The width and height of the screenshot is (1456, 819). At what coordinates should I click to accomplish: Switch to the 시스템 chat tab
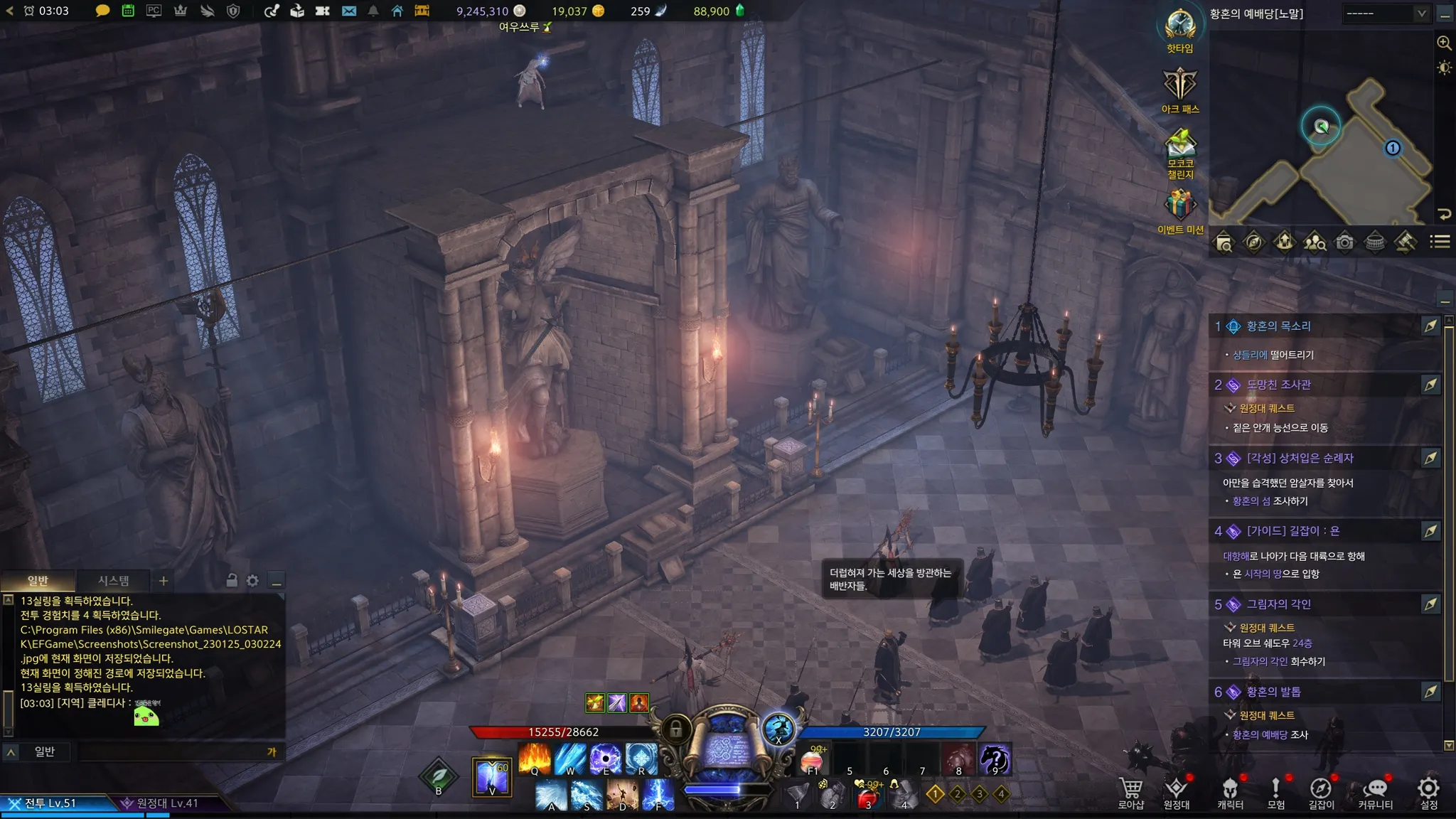(113, 581)
